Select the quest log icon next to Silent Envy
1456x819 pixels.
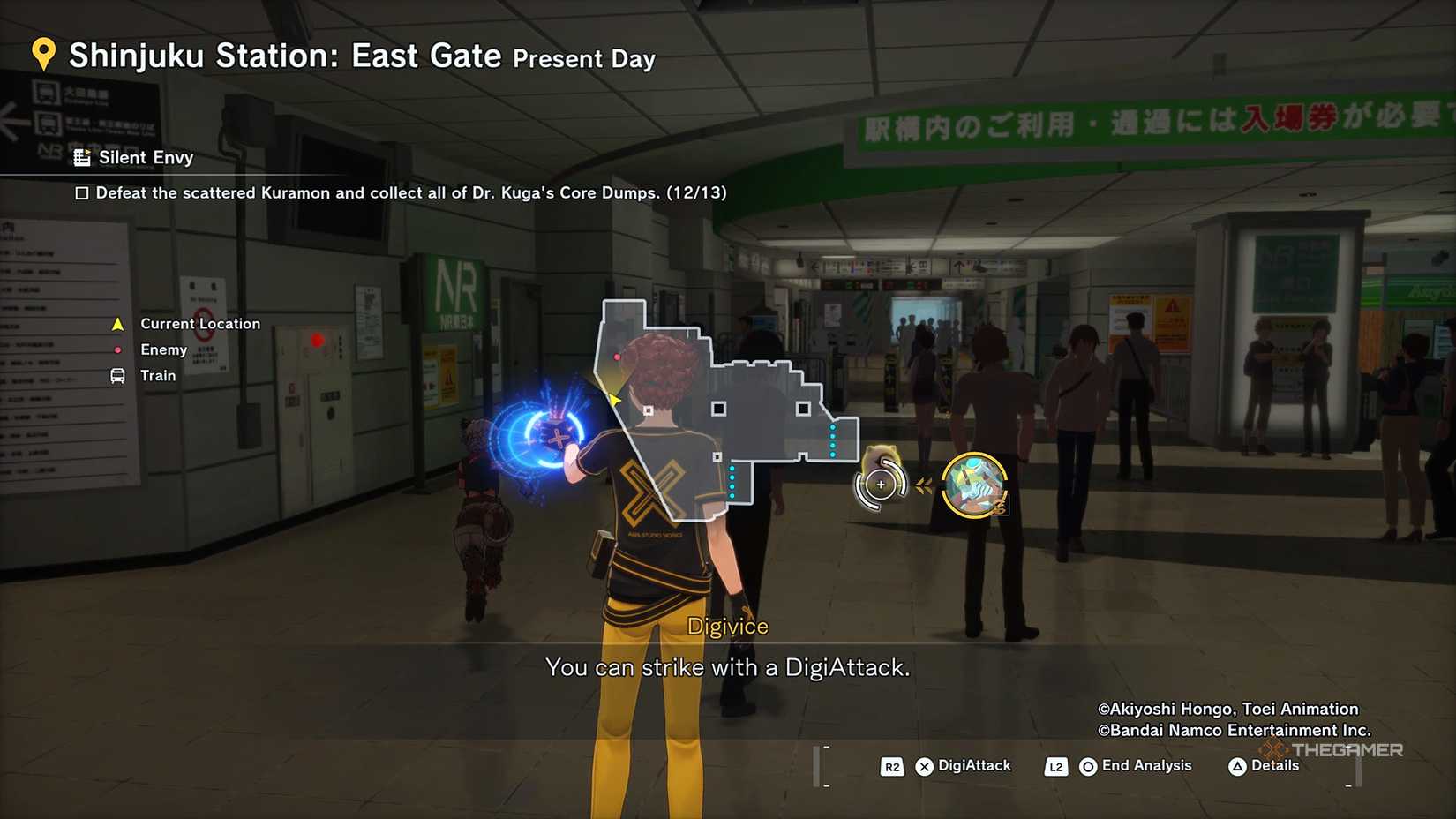[83, 157]
